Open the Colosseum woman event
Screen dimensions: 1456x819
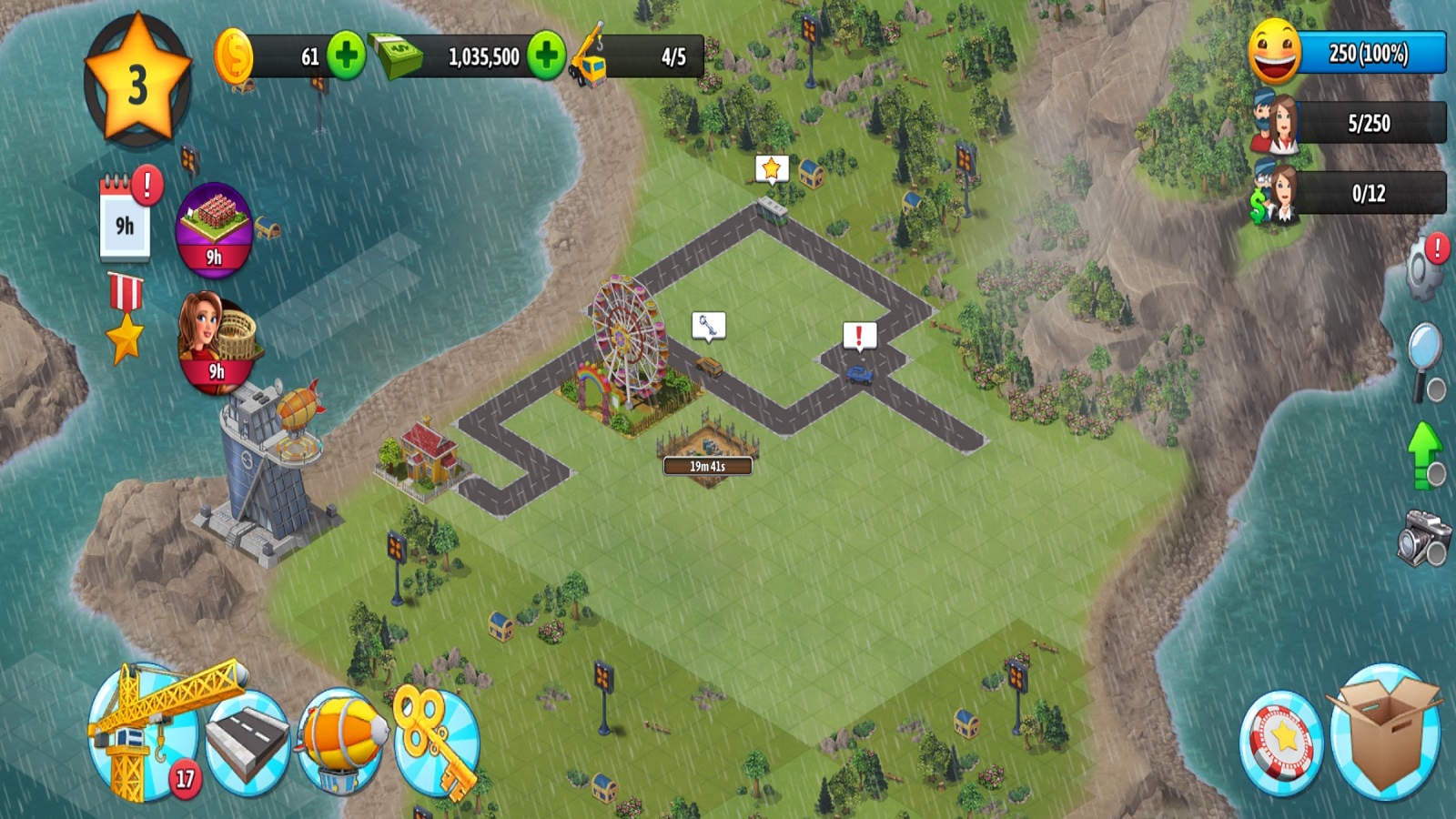point(216,341)
